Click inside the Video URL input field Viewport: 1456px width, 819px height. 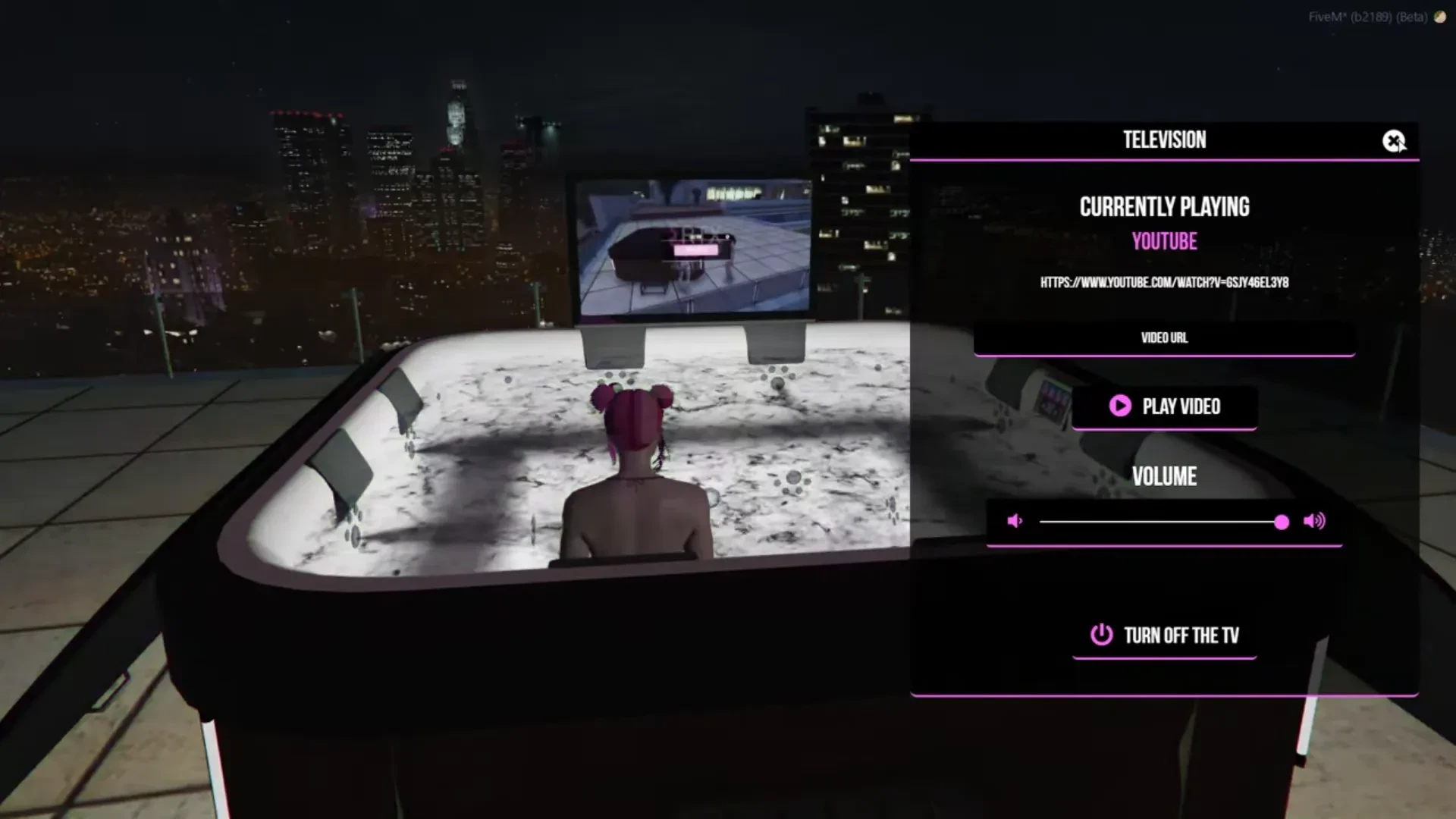pos(1164,339)
